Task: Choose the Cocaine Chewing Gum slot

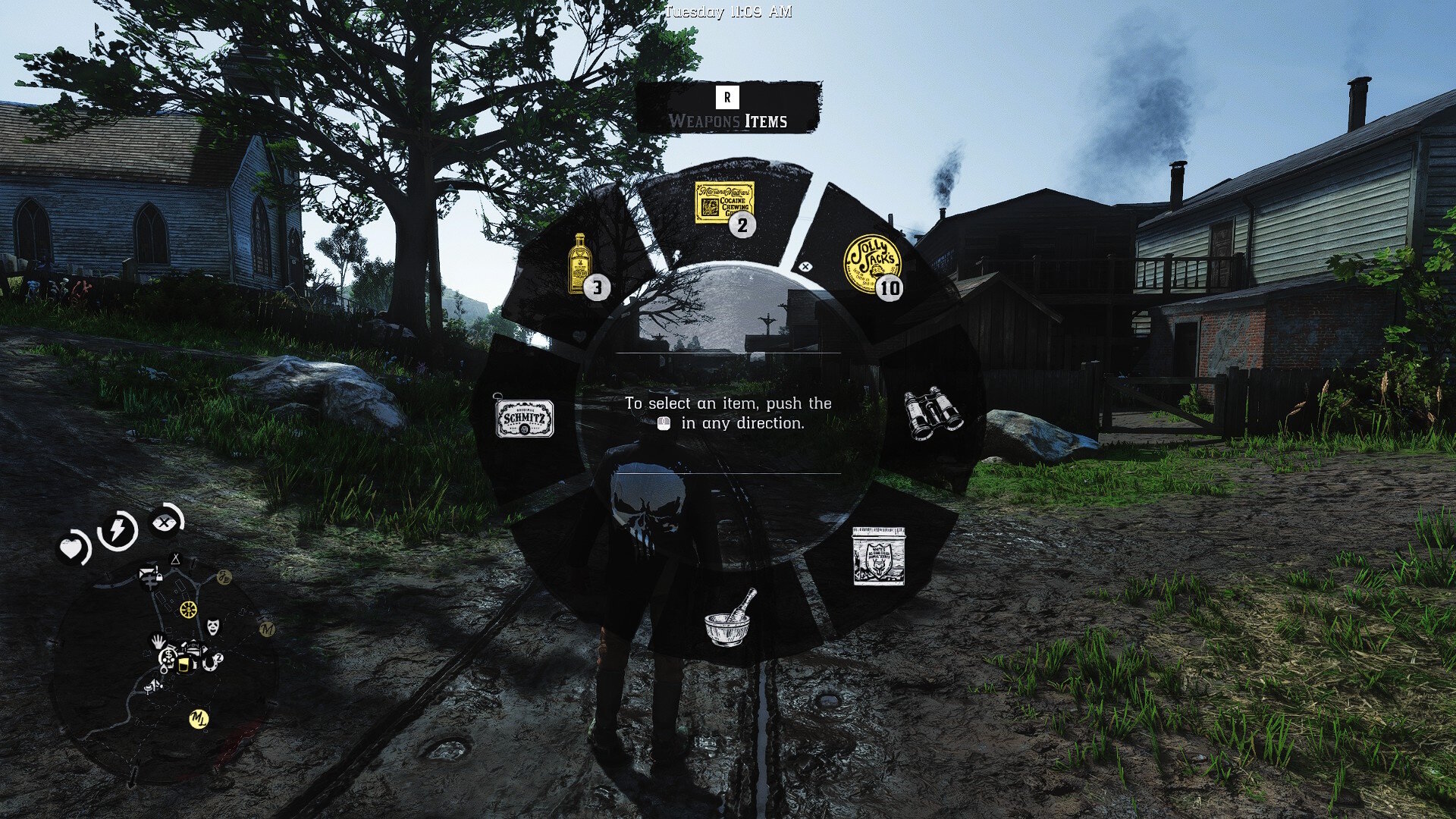Action: point(725,203)
